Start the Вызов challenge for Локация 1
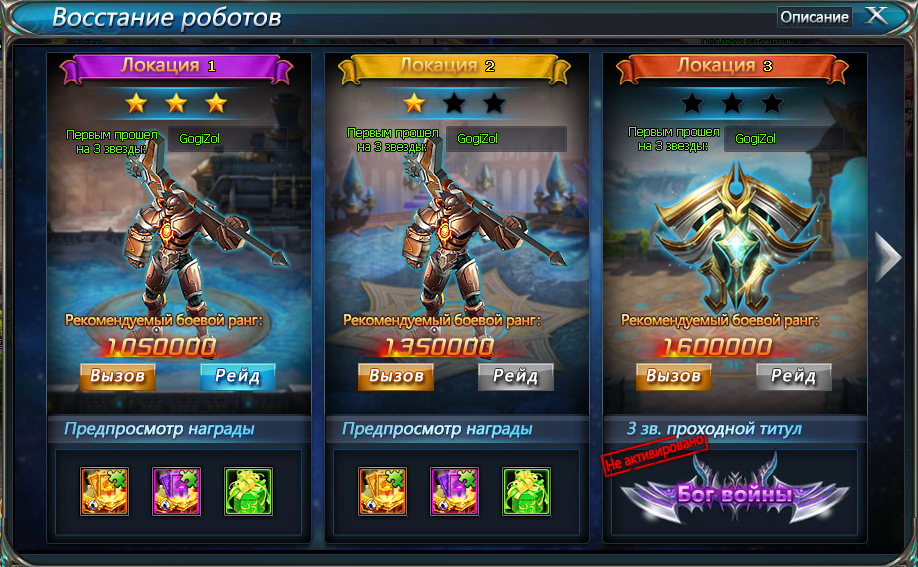Image resolution: width=918 pixels, height=567 pixels. pos(118,376)
